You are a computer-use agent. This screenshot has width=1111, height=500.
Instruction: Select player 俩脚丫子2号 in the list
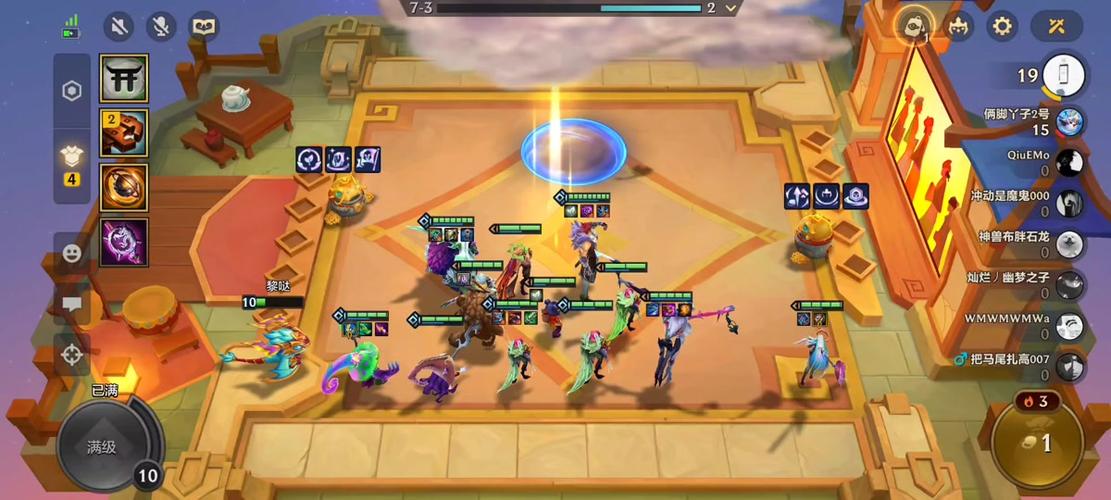pyautogui.click(x=1068, y=121)
